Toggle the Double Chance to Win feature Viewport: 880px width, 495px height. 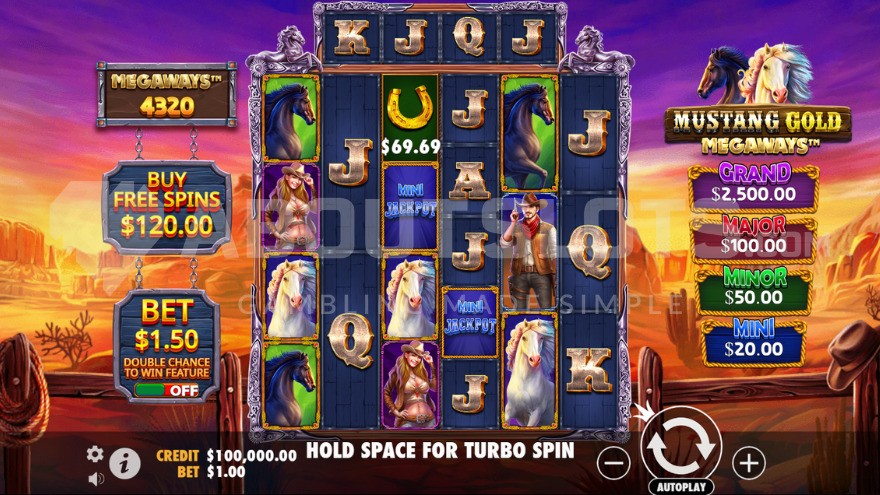pyautogui.click(x=167, y=390)
